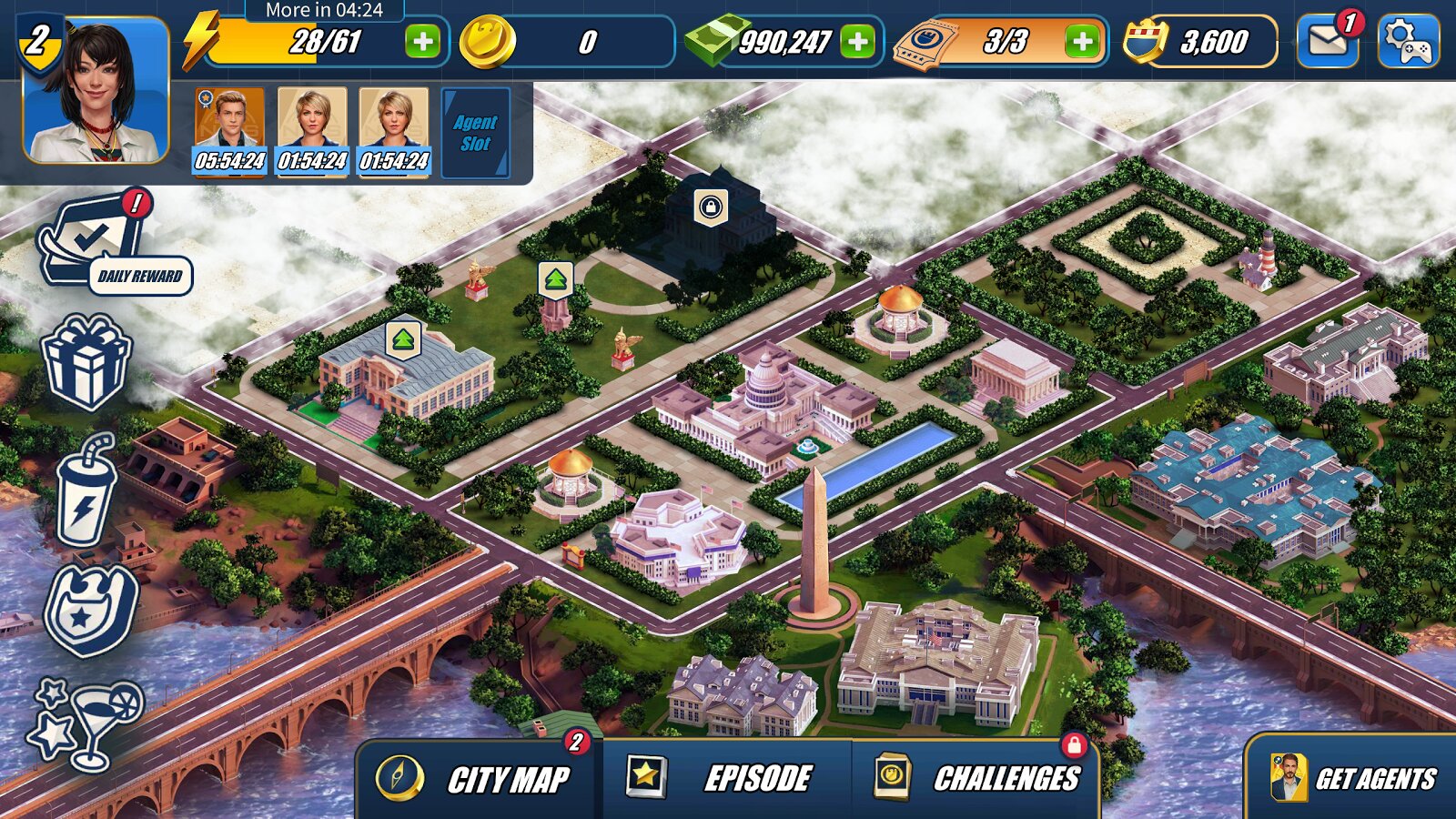The height and width of the screenshot is (819, 1456).
Task: Tap Get Agents button
Action: click(x=1353, y=779)
